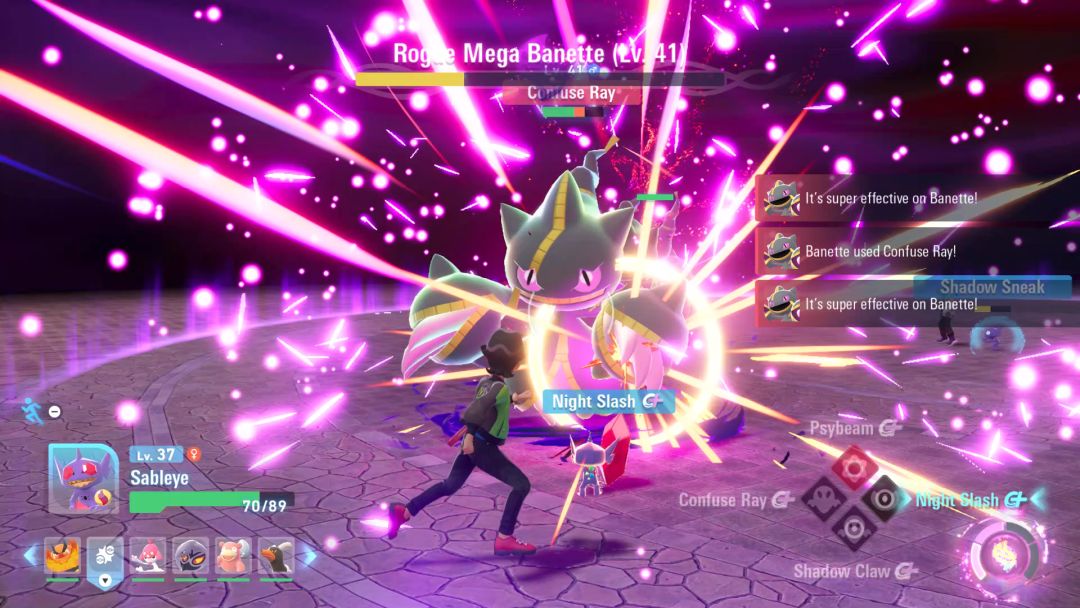Switch to Houndoom in the party bar
The width and height of the screenshot is (1080, 608).
click(x=276, y=556)
